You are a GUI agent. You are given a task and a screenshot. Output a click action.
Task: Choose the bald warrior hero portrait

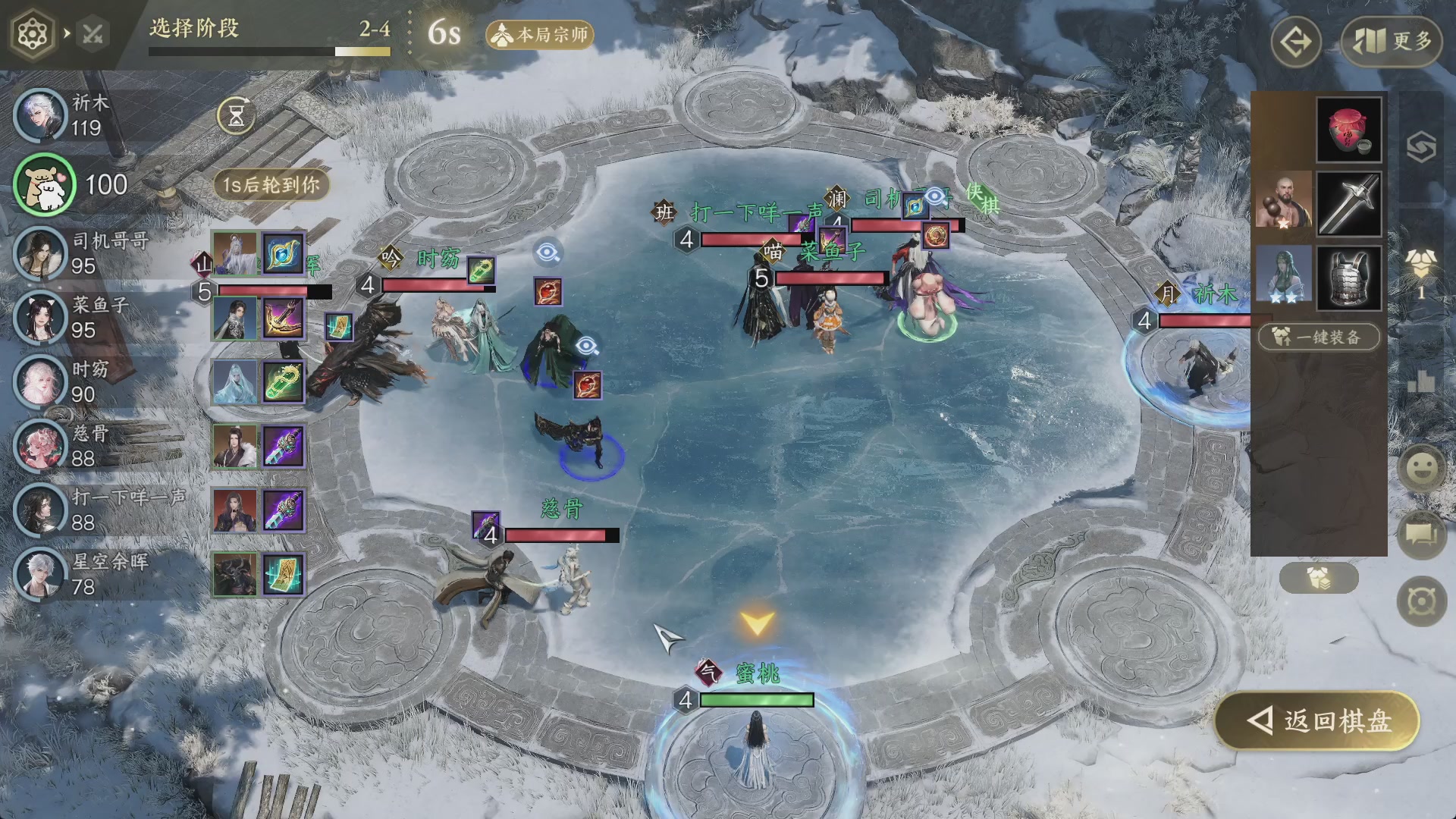click(x=1283, y=201)
